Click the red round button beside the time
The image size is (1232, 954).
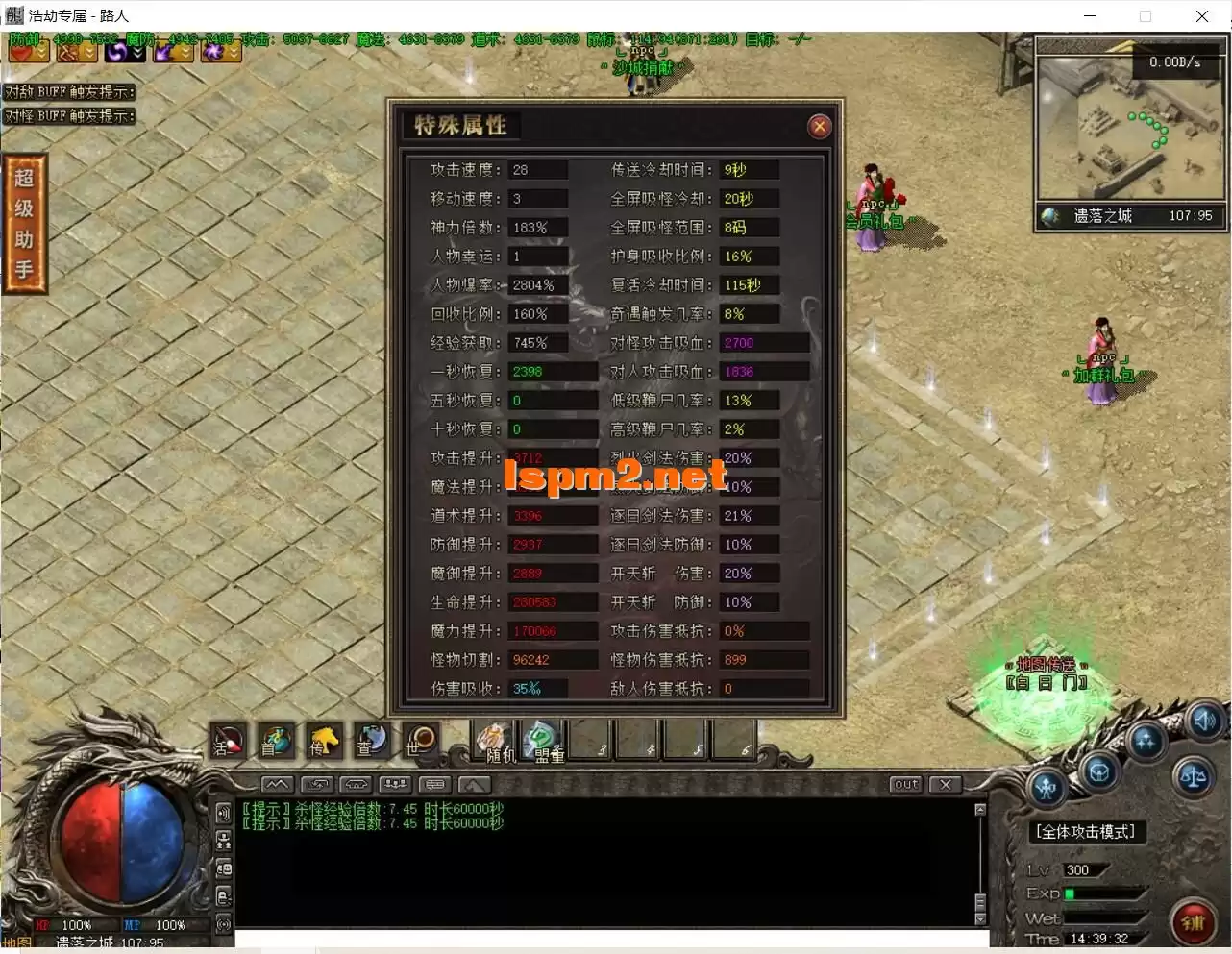pyautogui.click(x=1193, y=921)
